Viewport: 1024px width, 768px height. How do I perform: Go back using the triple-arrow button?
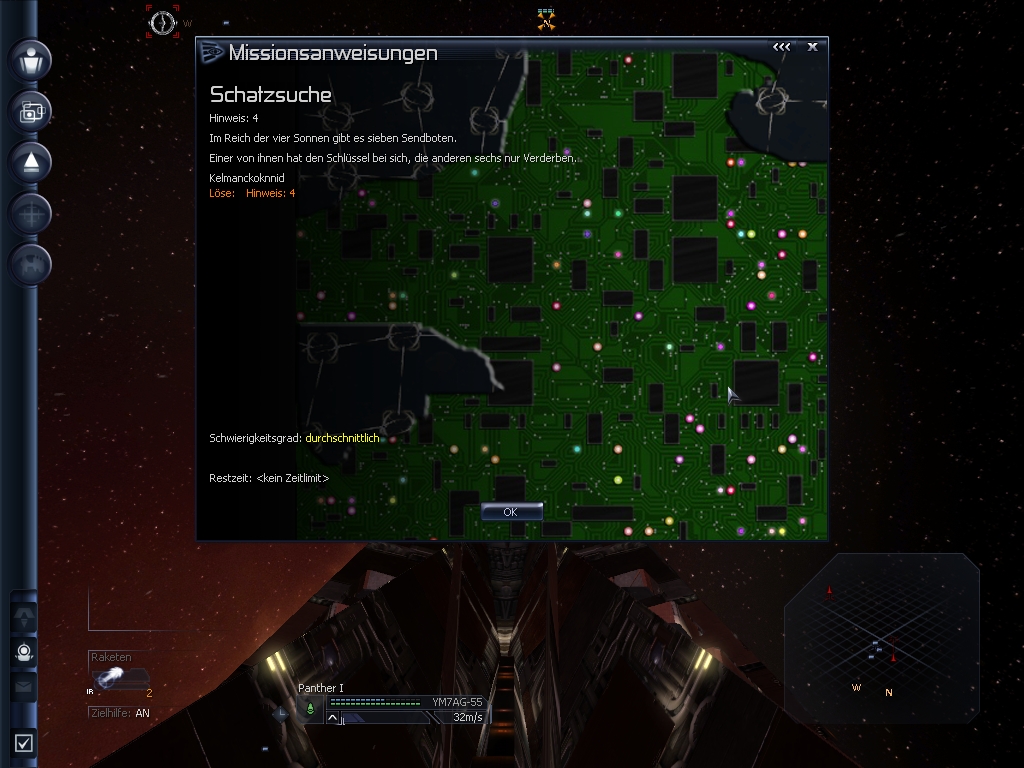coord(781,46)
